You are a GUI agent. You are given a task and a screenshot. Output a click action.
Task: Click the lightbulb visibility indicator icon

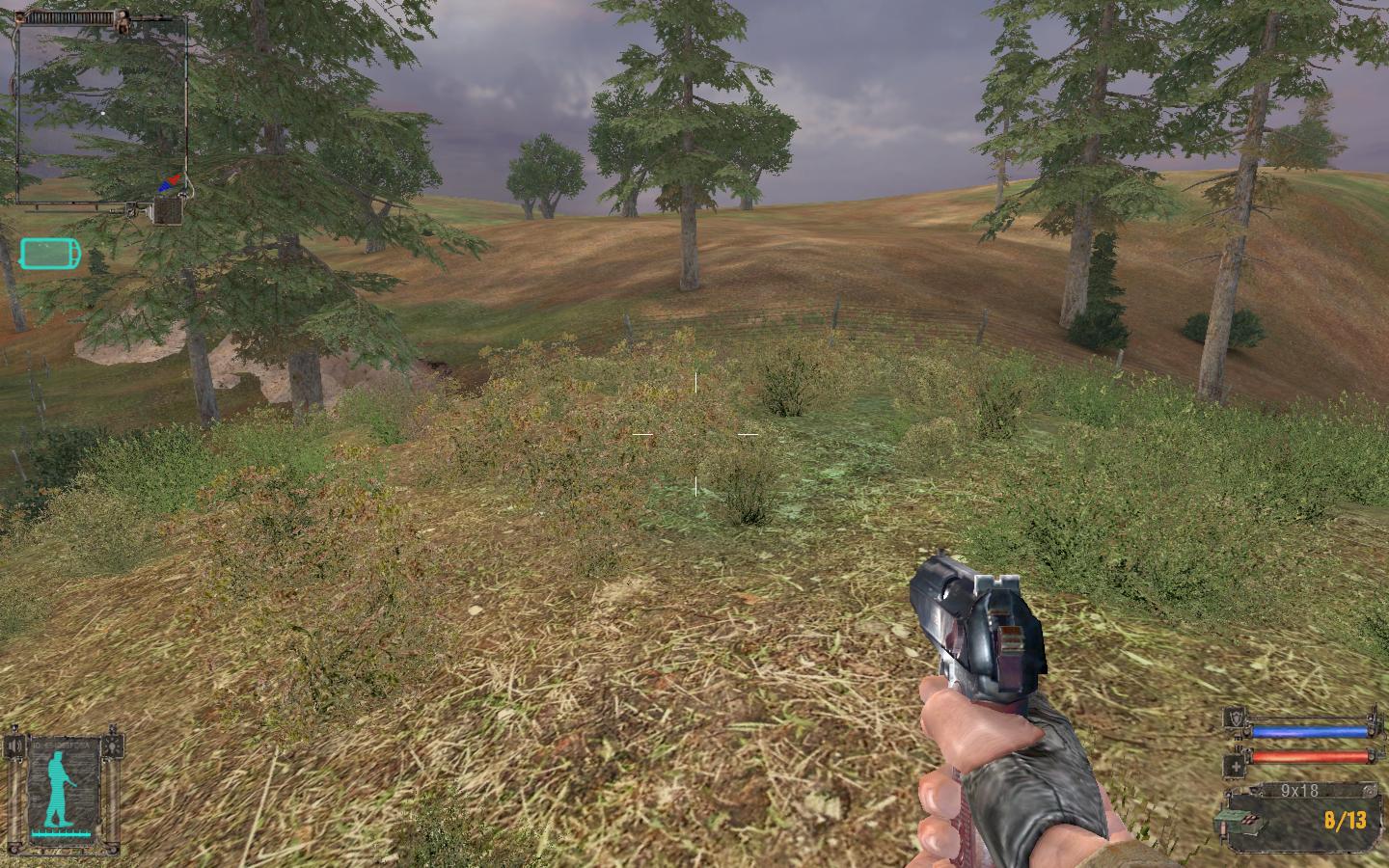pos(114,746)
